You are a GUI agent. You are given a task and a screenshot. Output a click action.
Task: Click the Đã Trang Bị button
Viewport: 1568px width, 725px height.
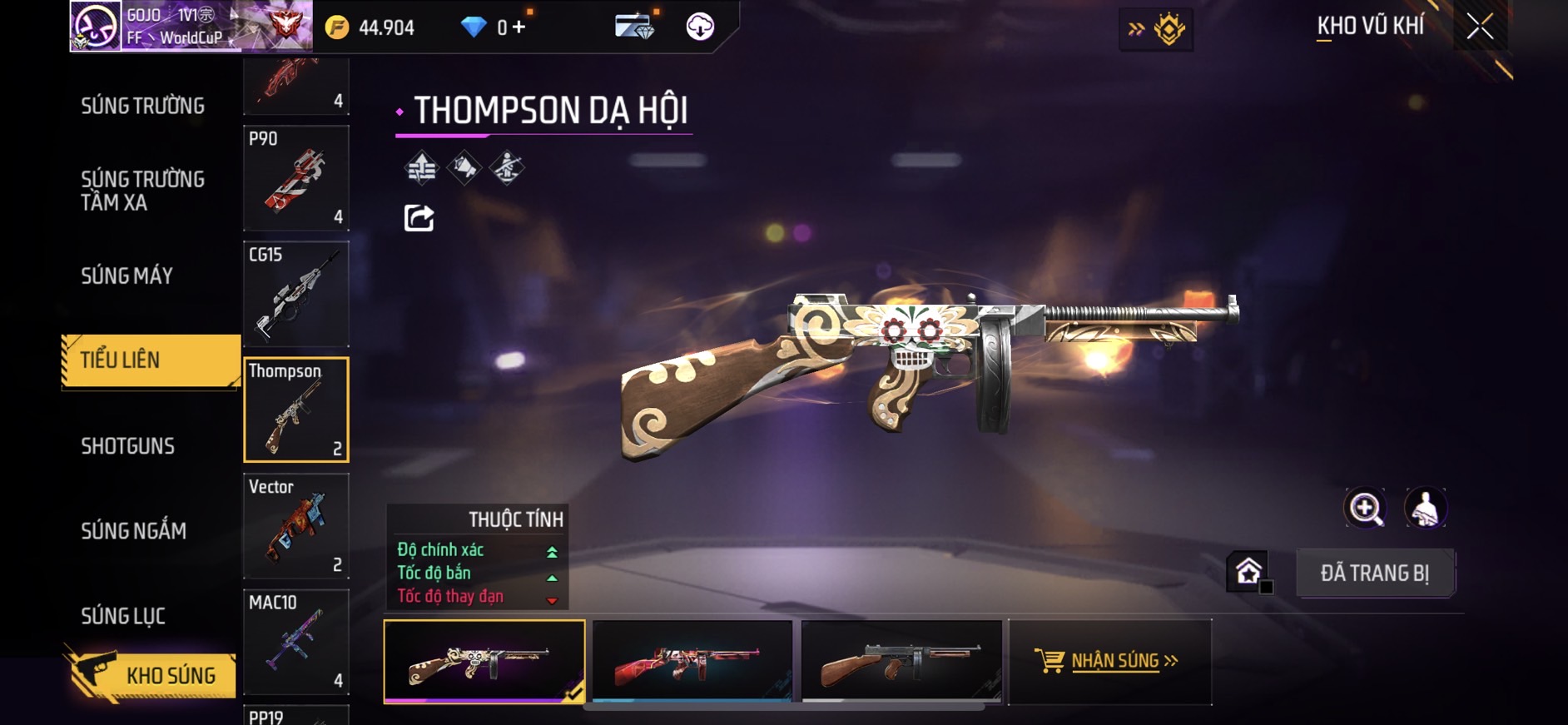tap(1374, 573)
